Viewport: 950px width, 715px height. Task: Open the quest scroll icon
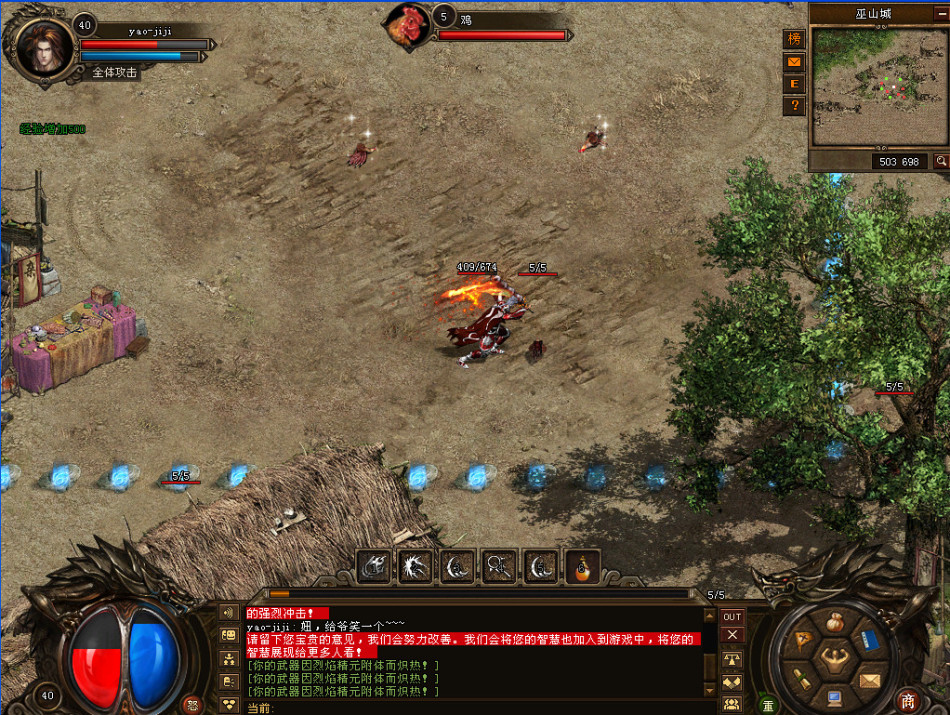801,680
